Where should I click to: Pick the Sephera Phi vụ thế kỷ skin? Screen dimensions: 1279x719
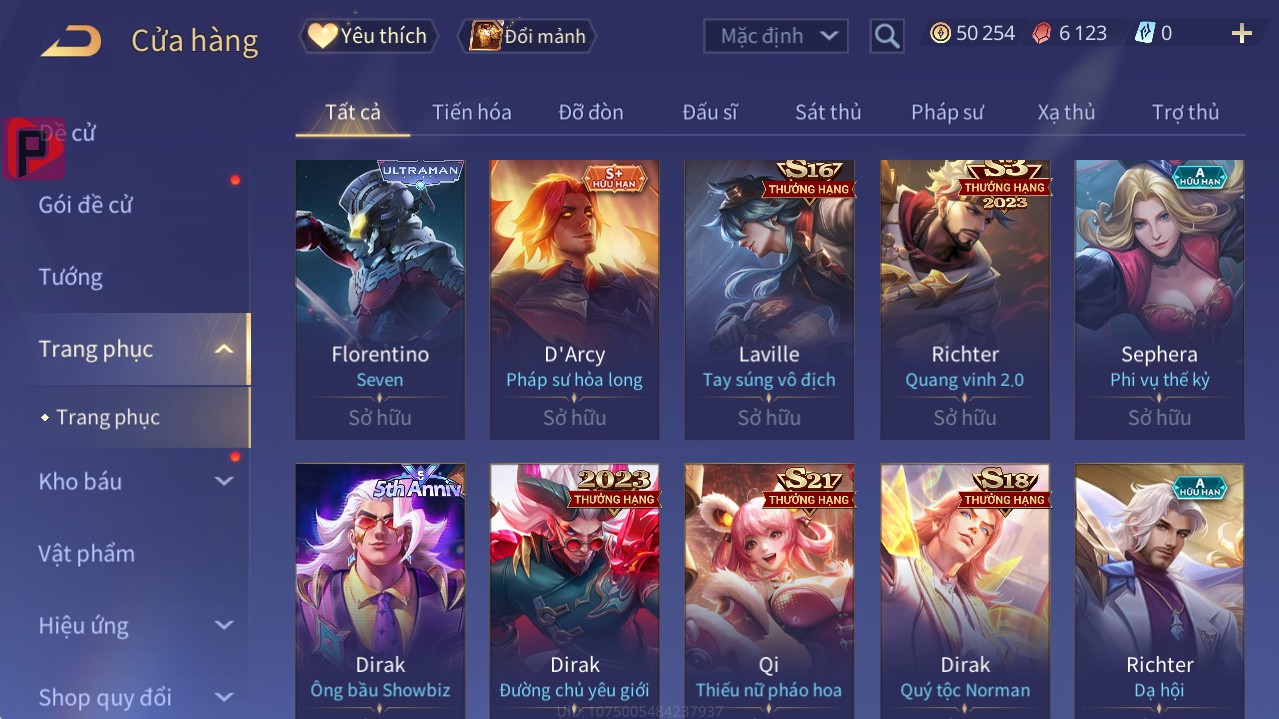tap(1159, 298)
